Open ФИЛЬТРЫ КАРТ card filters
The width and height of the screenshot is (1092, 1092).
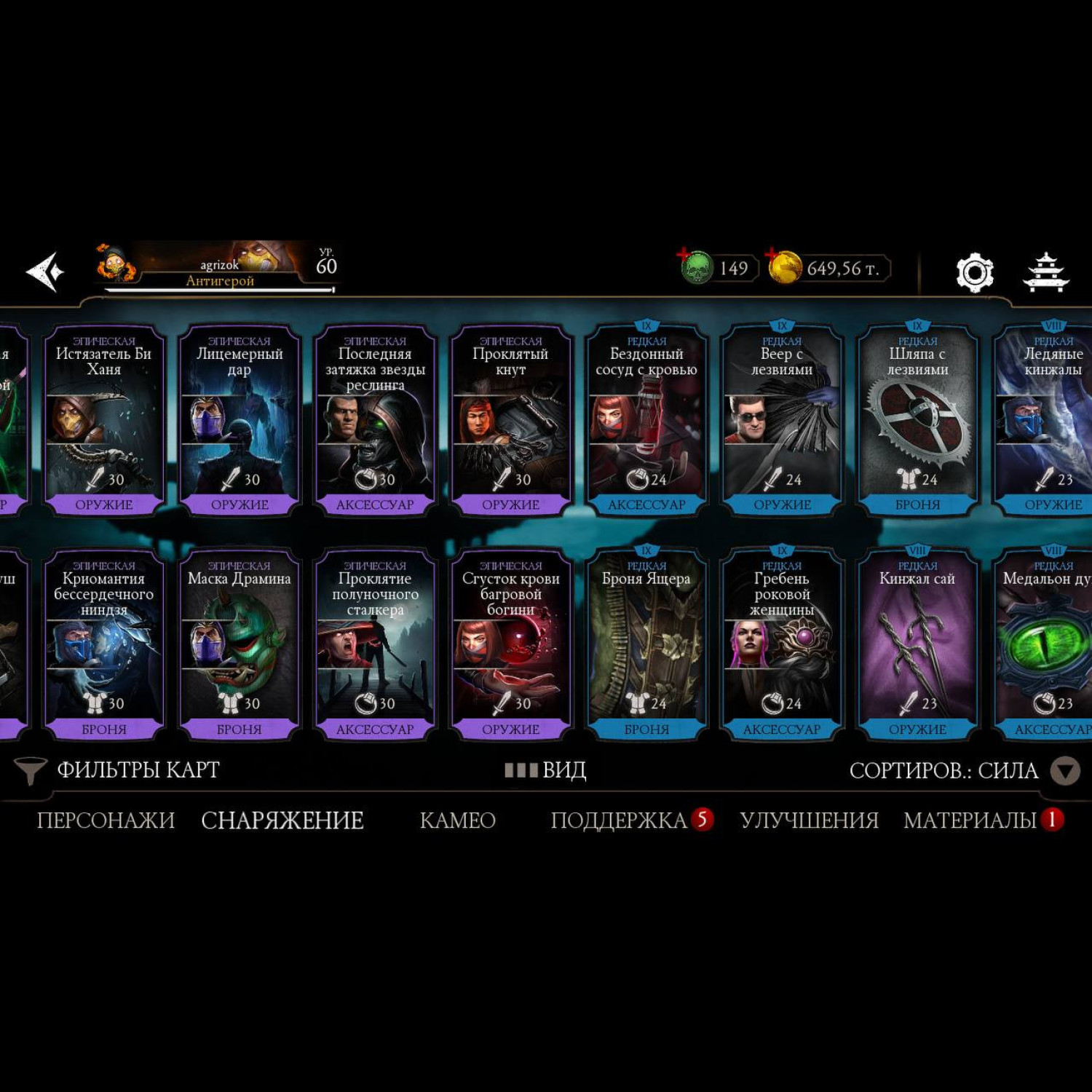pos(120,770)
